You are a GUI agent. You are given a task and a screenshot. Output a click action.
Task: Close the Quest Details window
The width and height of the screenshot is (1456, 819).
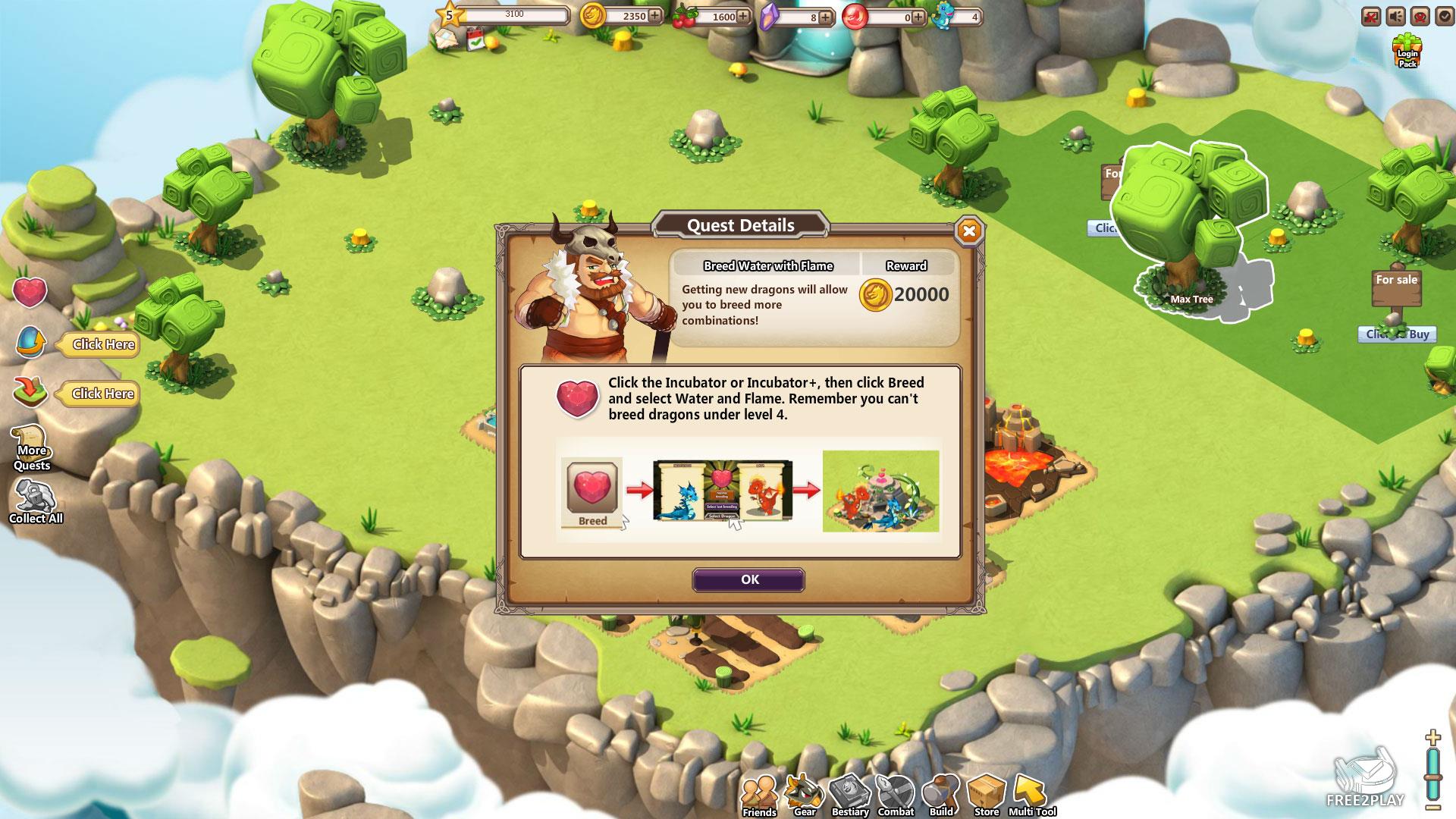(x=968, y=231)
